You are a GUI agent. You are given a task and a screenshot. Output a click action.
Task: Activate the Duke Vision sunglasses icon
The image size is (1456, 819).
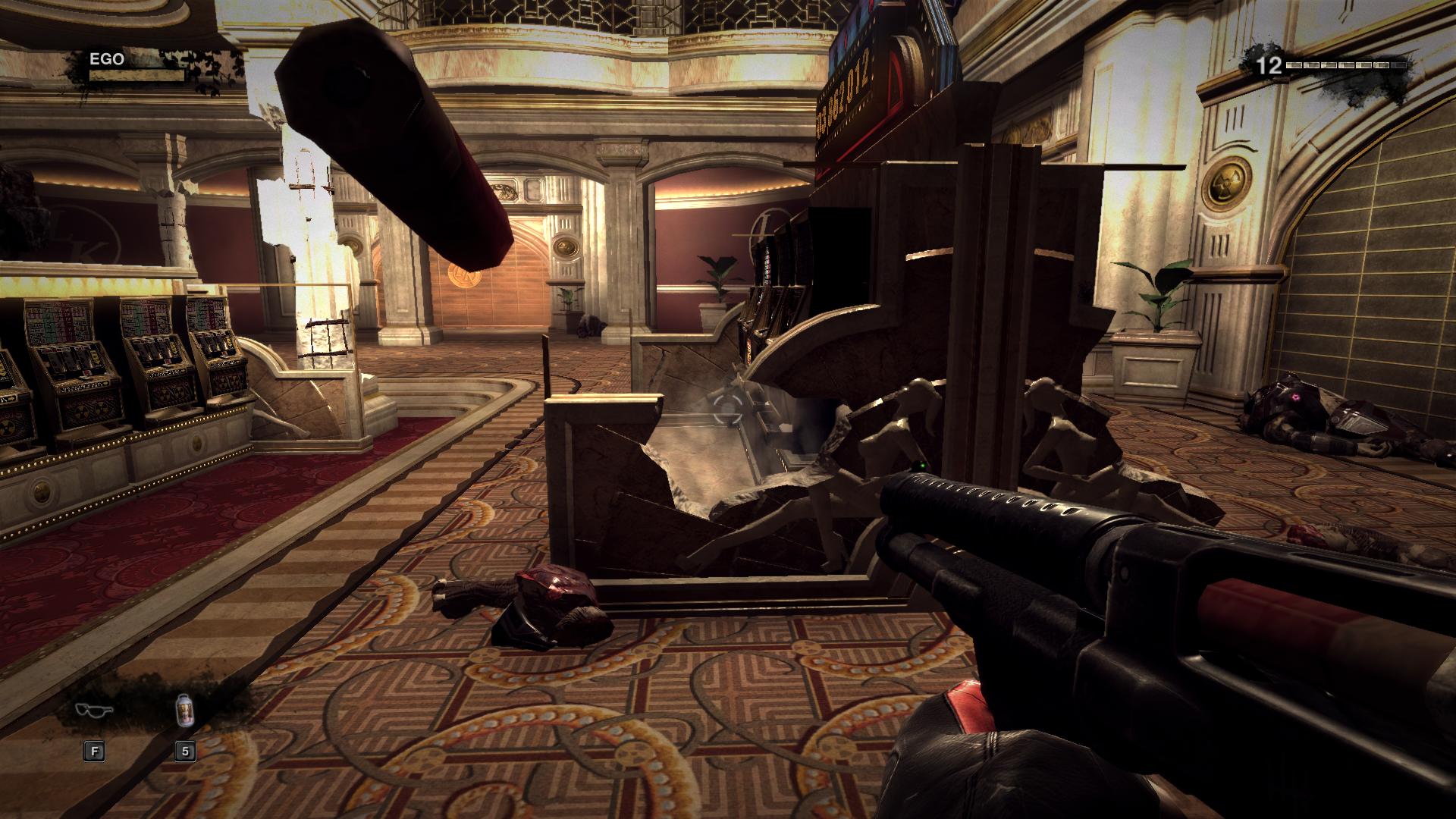pyautogui.click(x=94, y=711)
